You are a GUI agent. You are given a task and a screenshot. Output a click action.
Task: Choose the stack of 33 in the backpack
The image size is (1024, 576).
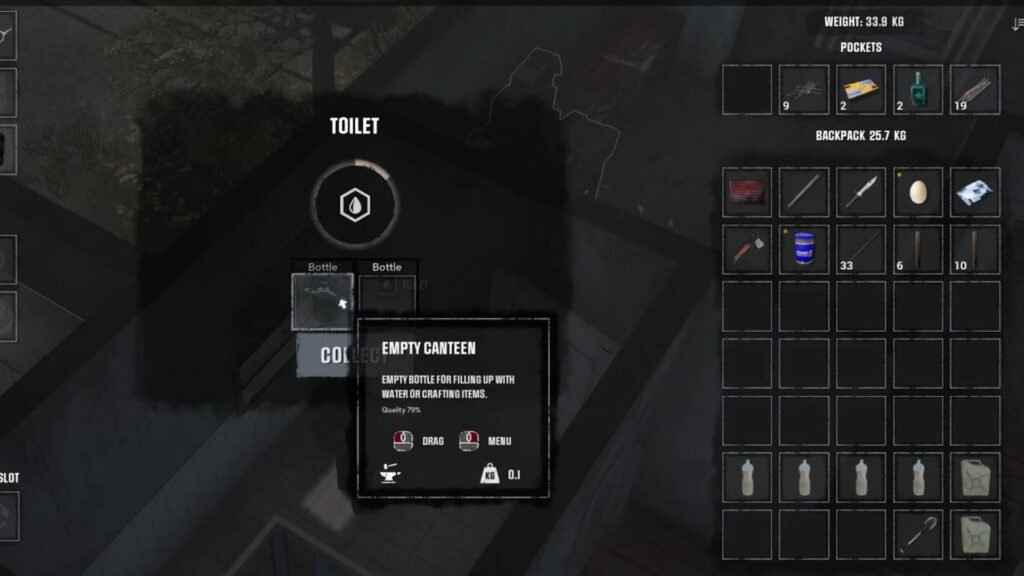pos(861,250)
